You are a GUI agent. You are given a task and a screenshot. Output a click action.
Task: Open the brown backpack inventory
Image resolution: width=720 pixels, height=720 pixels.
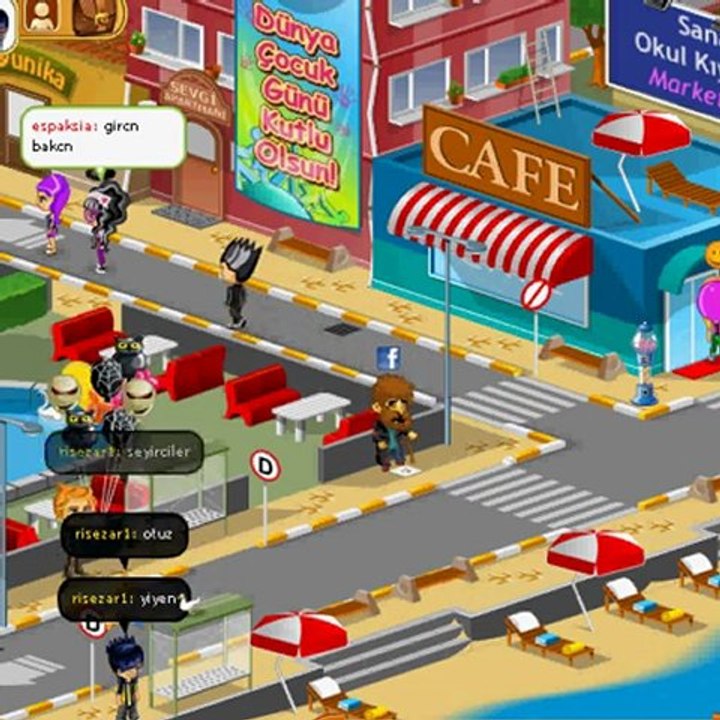[x=93, y=13]
